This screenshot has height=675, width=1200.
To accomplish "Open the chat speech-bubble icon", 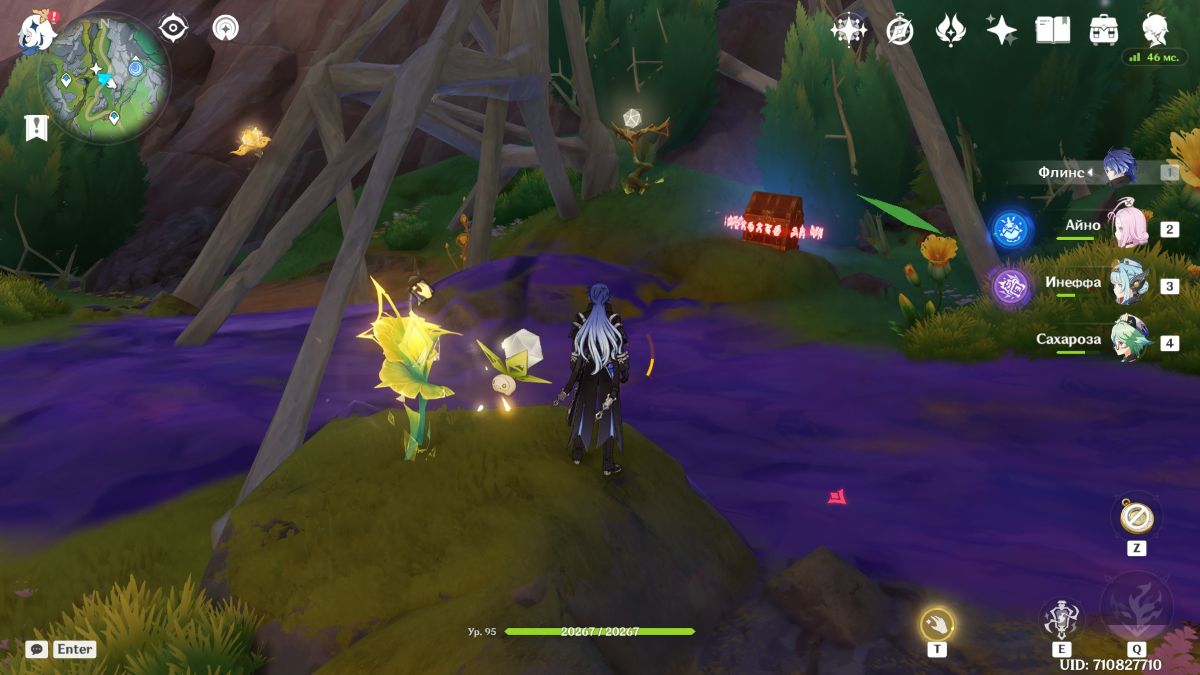I will pyautogui.click(x=37, y=649).
